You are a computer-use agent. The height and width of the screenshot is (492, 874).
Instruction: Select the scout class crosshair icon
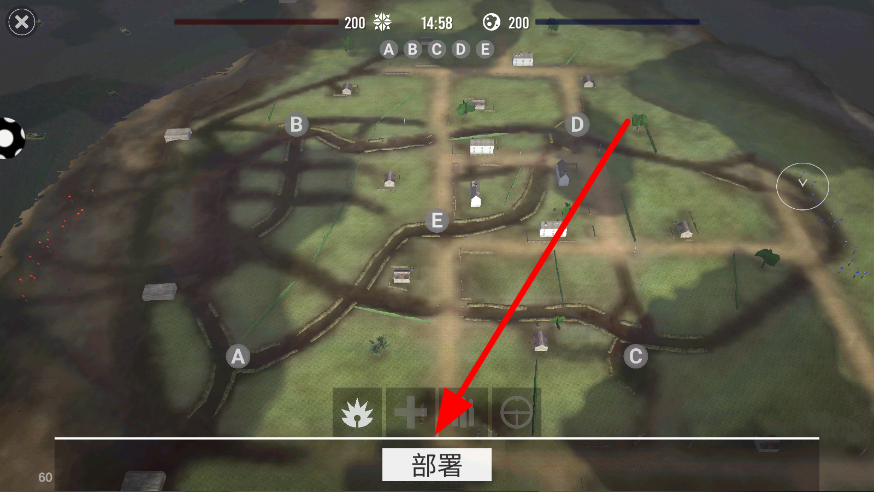[516, 413]
